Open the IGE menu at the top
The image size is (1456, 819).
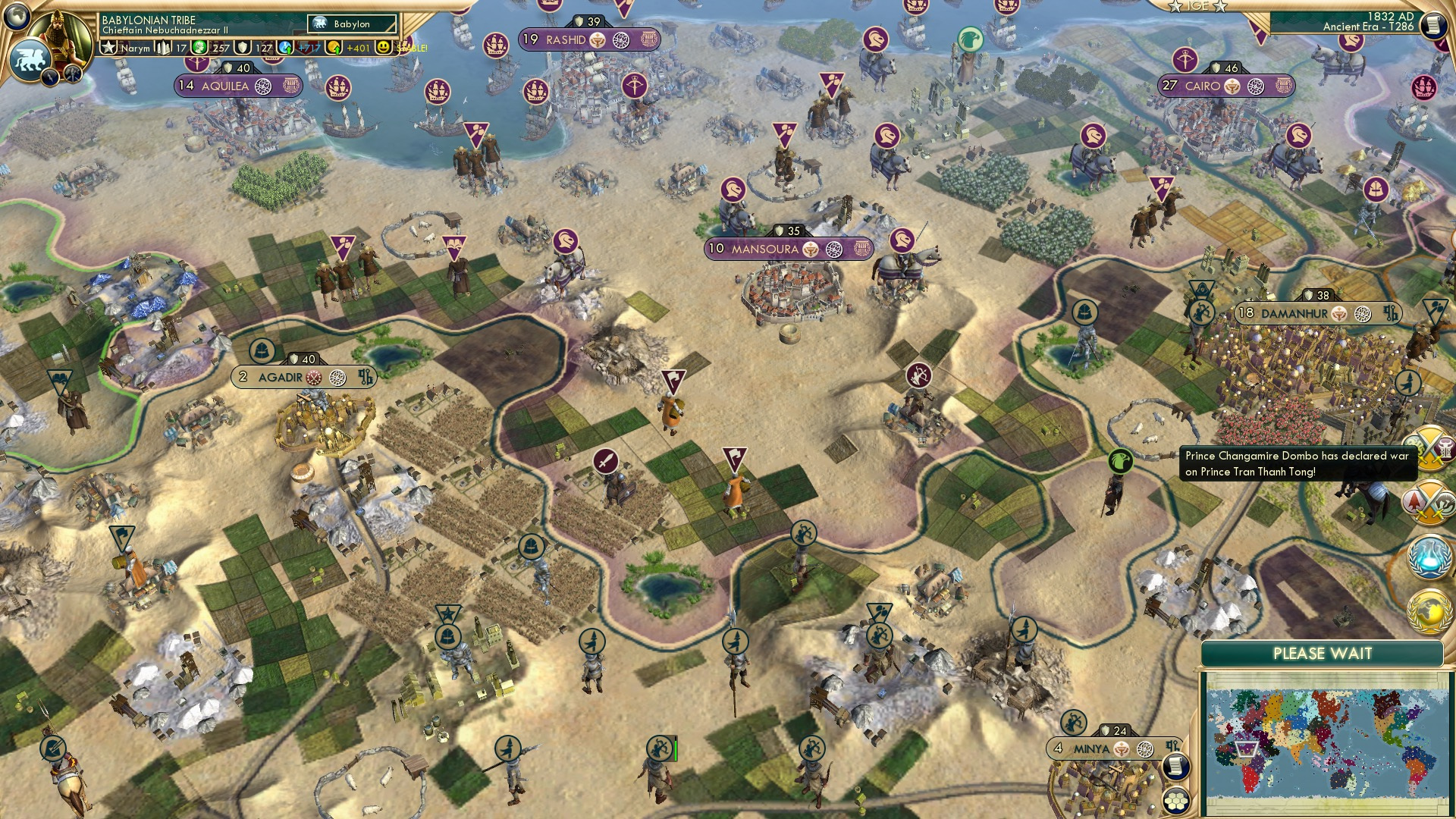point(1198,7)
